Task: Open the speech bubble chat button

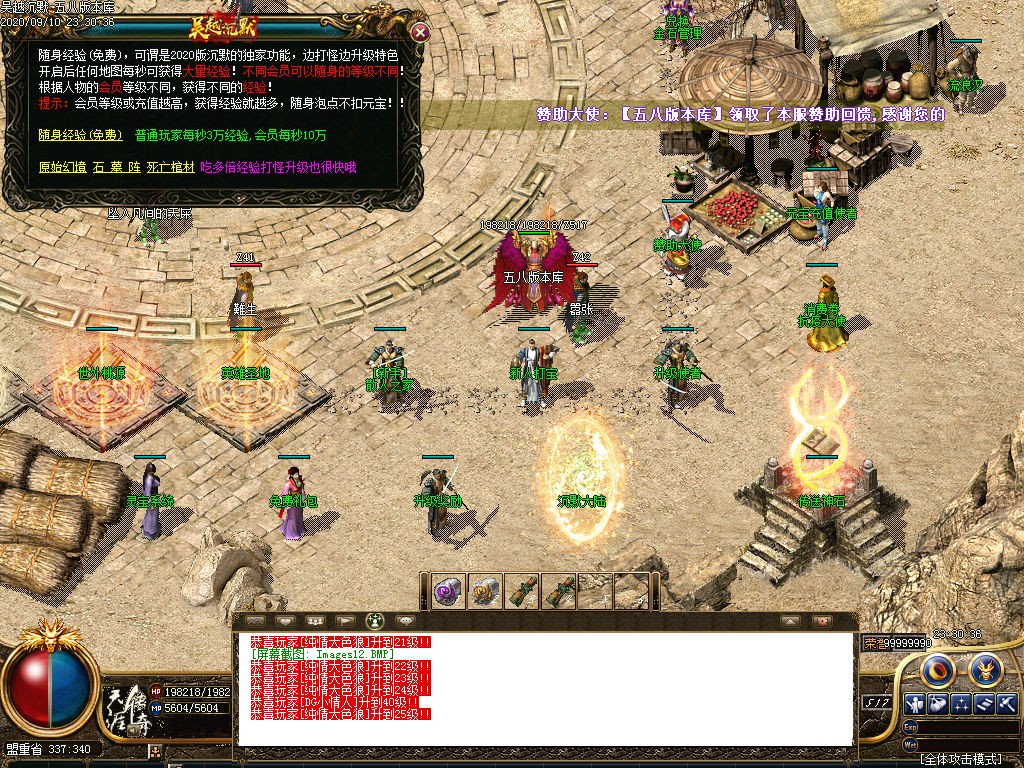Action: point(405,620)
